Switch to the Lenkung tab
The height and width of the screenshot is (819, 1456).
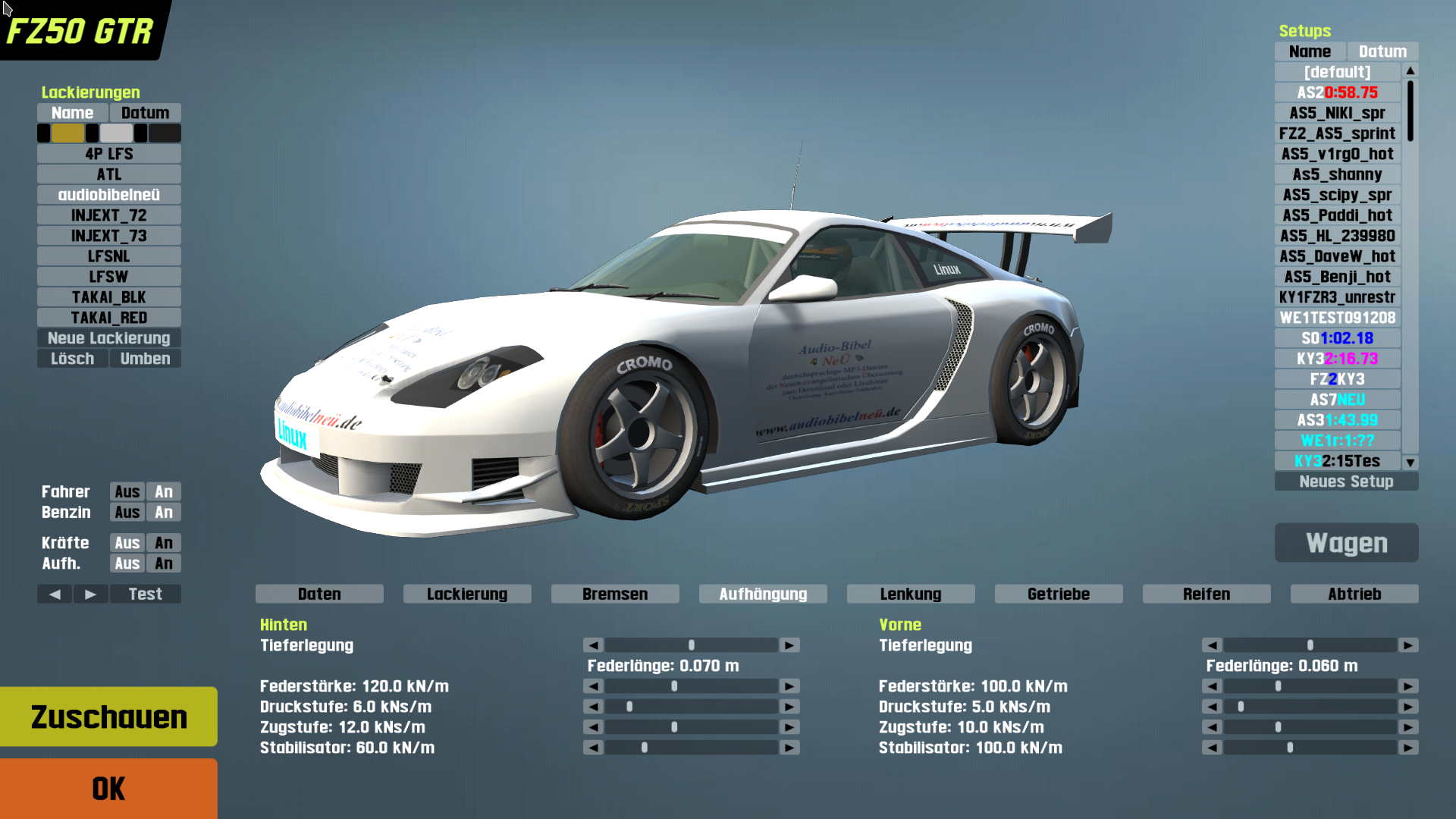(x=910, y=594)
